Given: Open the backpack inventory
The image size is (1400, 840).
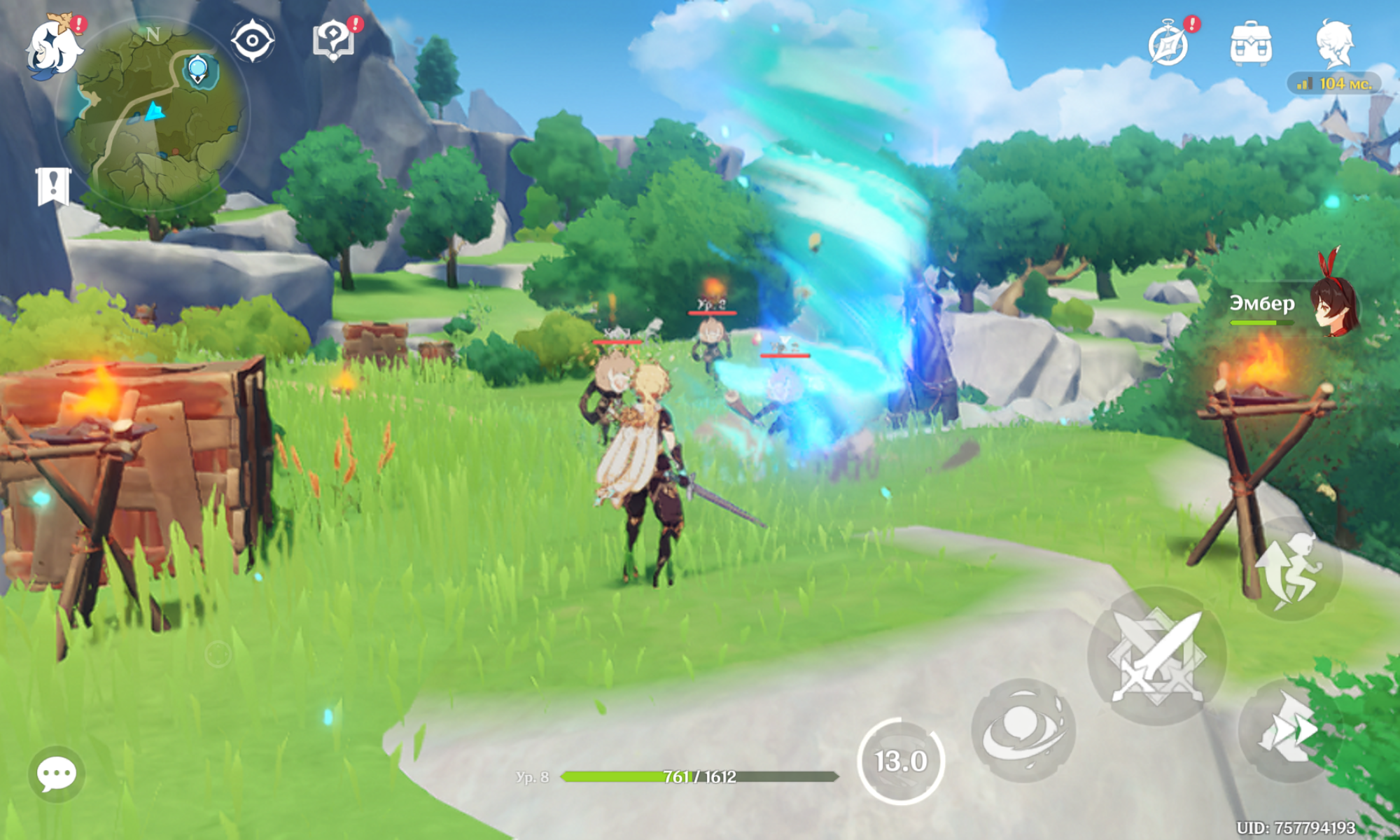Looking at the screenshot, I should [x=1251, y=45].
